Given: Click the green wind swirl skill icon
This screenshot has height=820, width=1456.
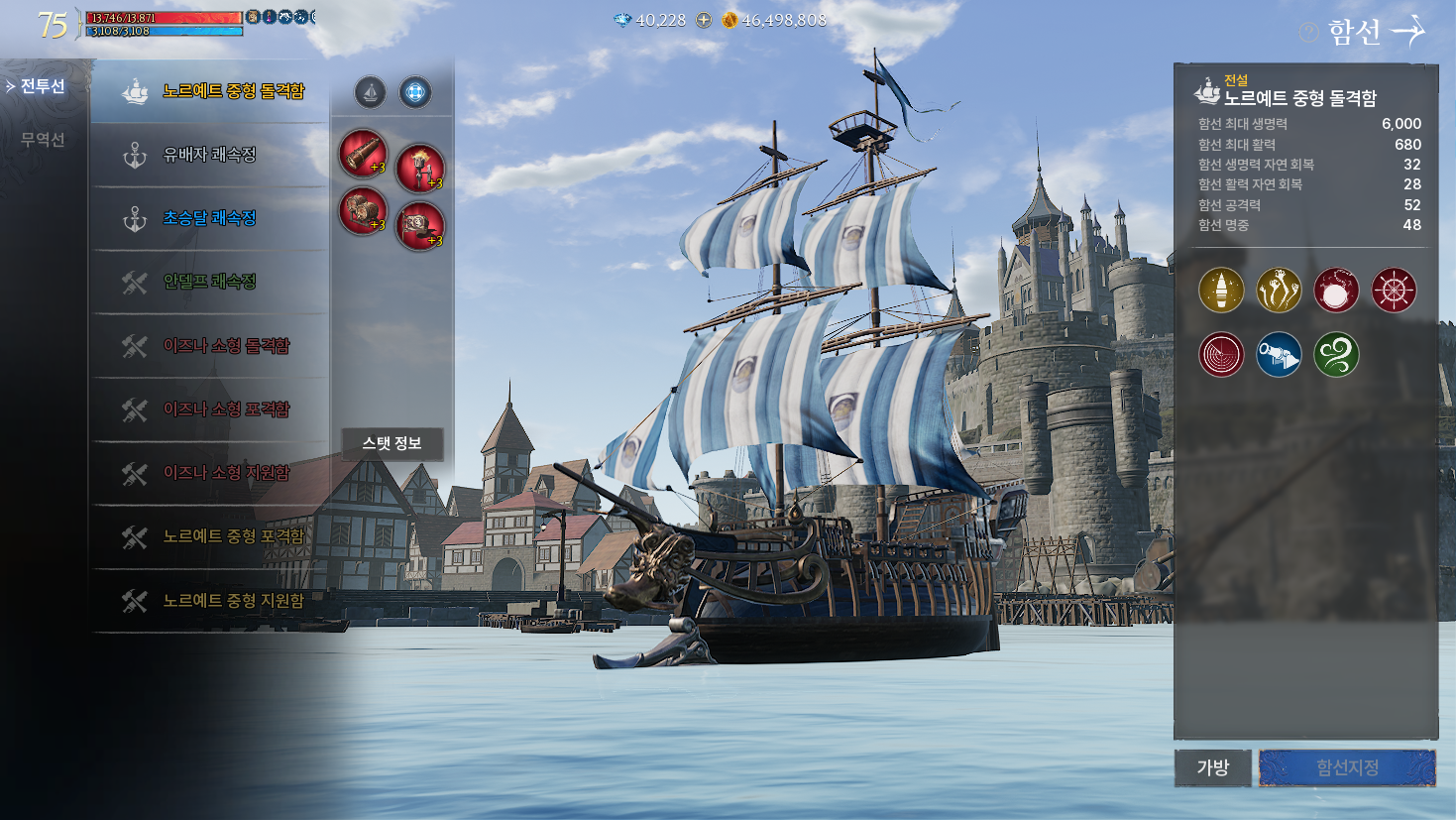Looking at the screenshot, I should tap(1336, 355).
